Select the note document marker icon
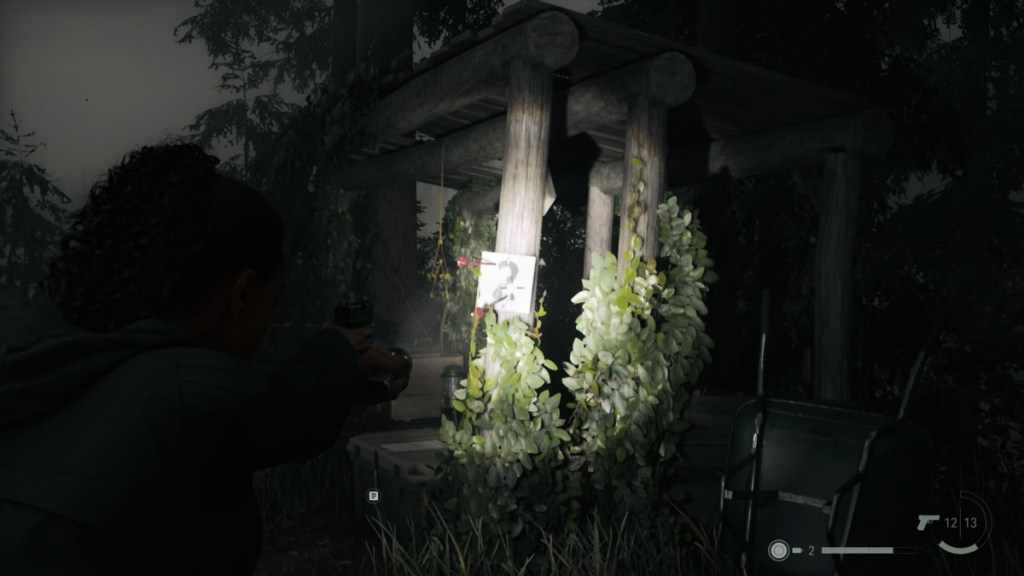 [373, 494]
